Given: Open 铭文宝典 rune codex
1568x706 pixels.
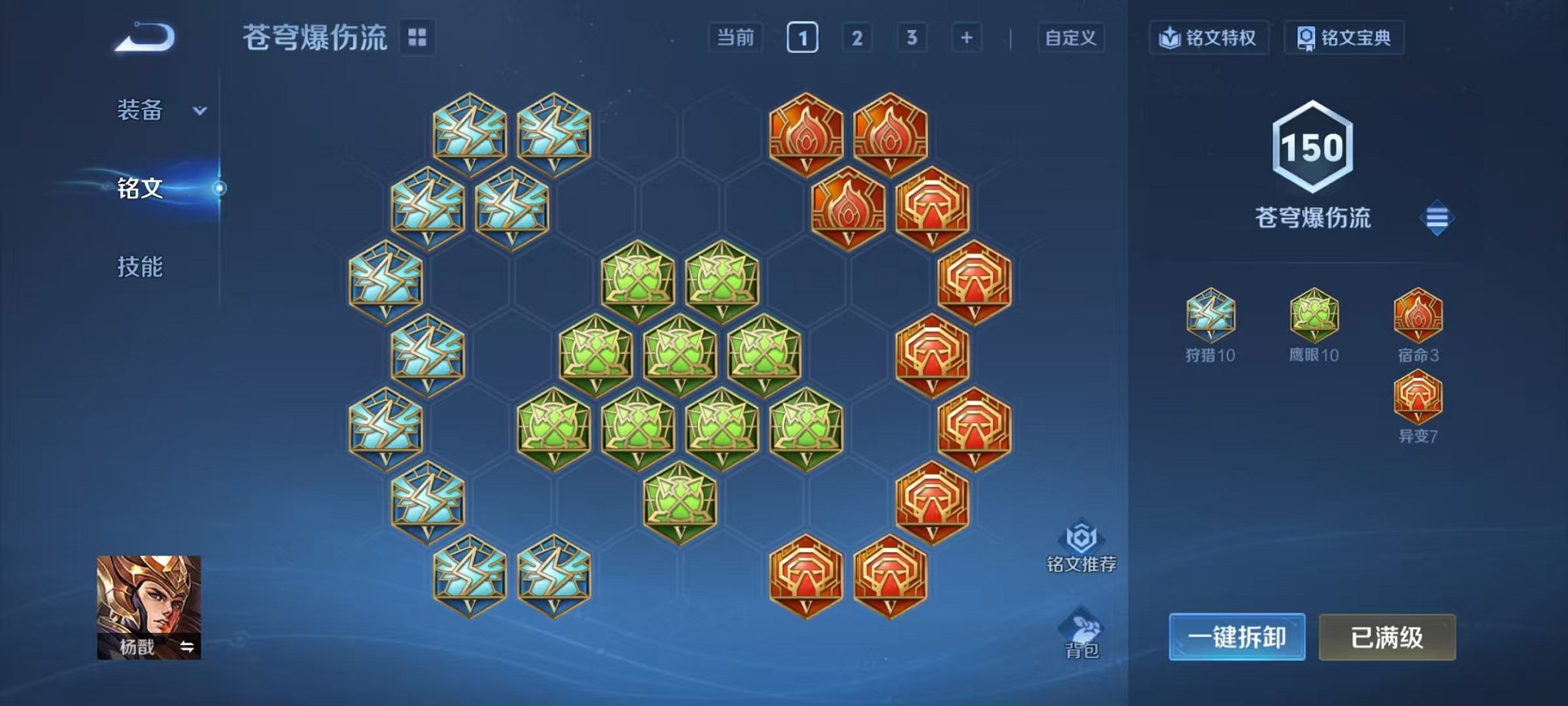Looking at the screenshot, I should [1344, 35].
